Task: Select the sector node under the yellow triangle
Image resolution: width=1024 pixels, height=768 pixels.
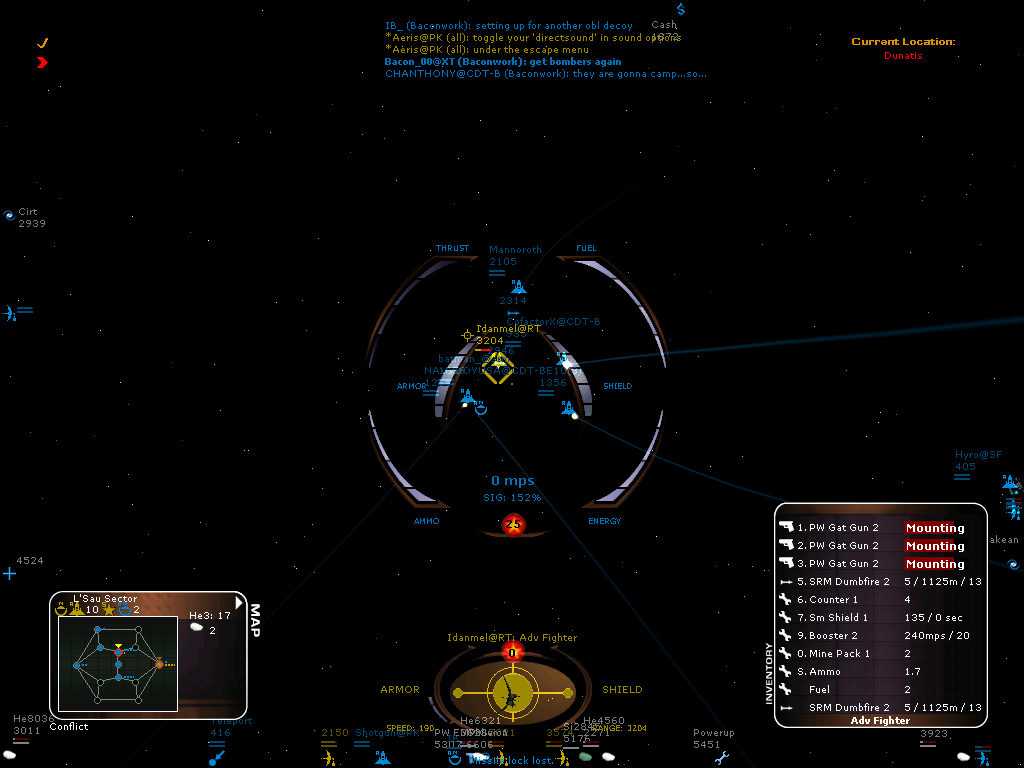Action: pos(118,653)
